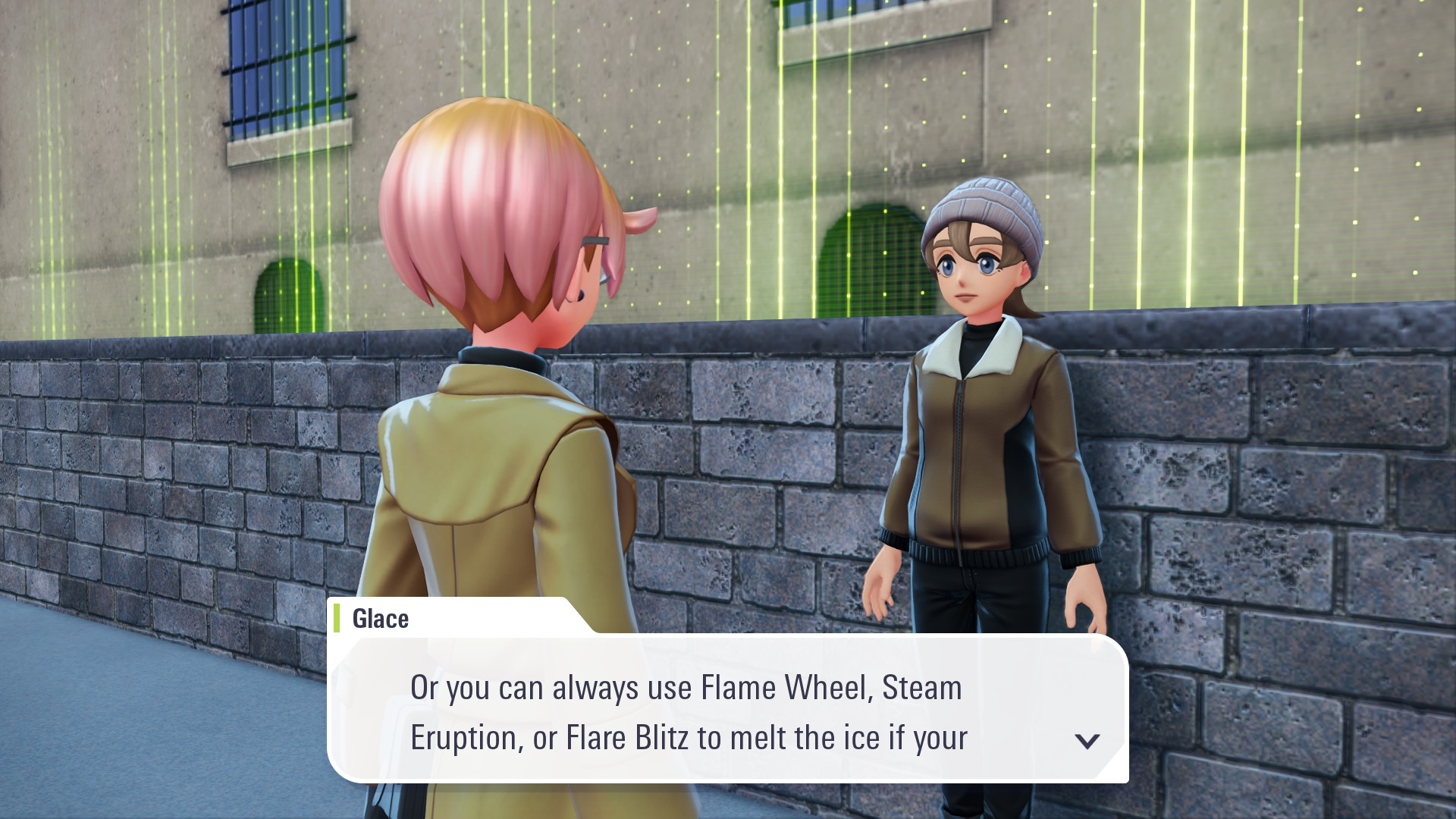Click Glace's dialogue text box
The width and height of the screenshot is (1456, 819).
726,710
